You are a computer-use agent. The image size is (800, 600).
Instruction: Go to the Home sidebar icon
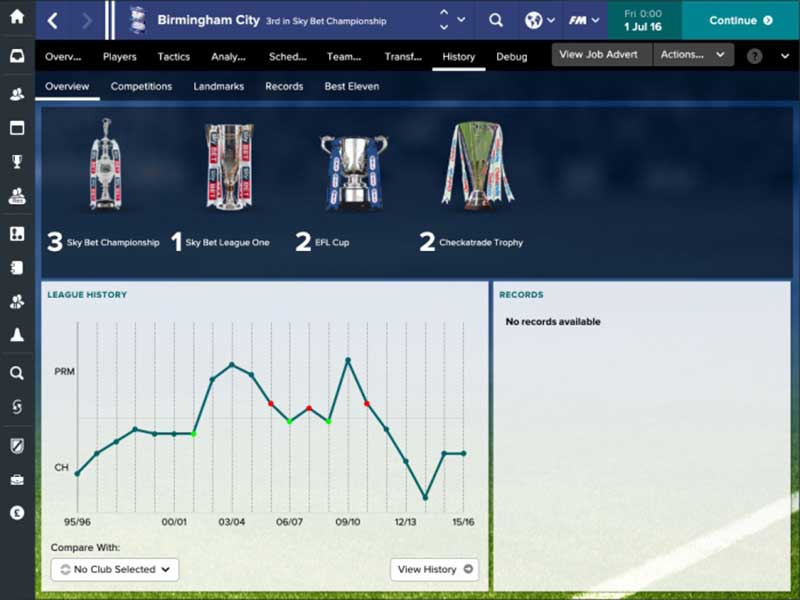point(17,17)
